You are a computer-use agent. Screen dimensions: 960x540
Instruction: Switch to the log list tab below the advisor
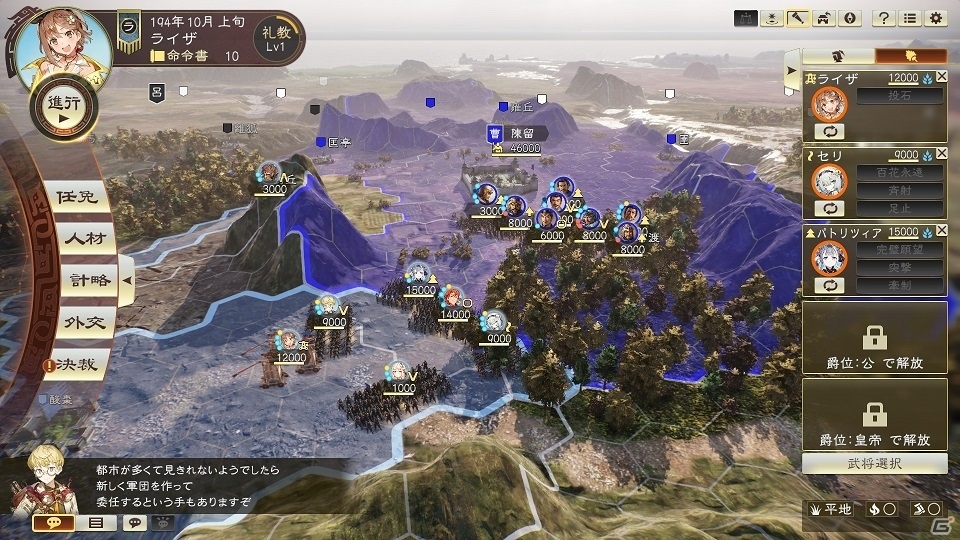tap(97, 522)
